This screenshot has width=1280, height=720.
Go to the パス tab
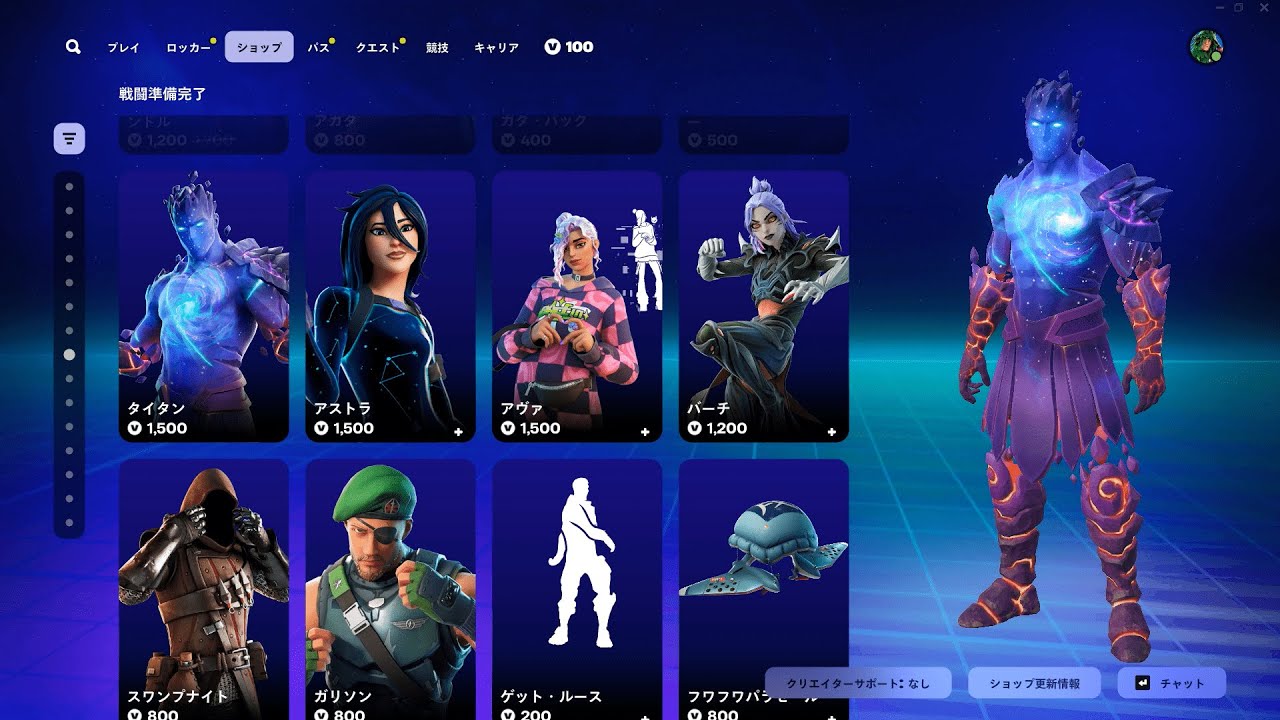pos(318,47)
